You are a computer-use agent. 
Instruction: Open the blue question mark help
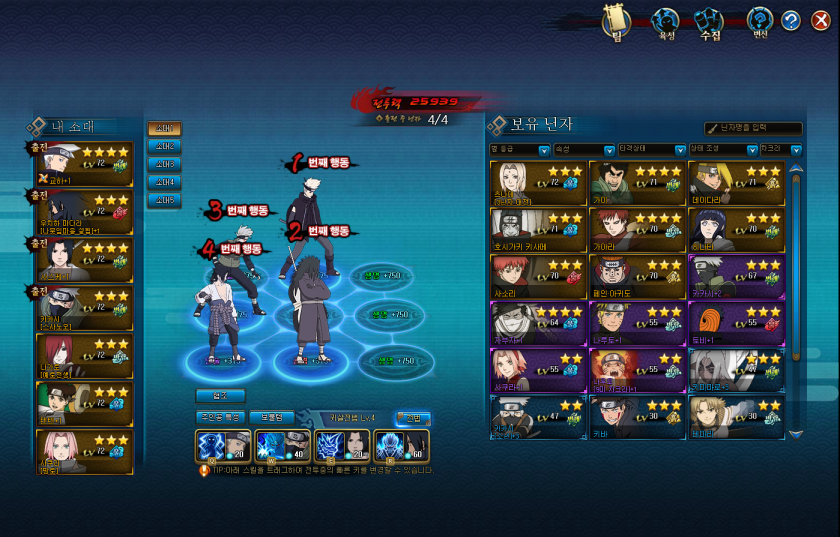pos(791,21)
